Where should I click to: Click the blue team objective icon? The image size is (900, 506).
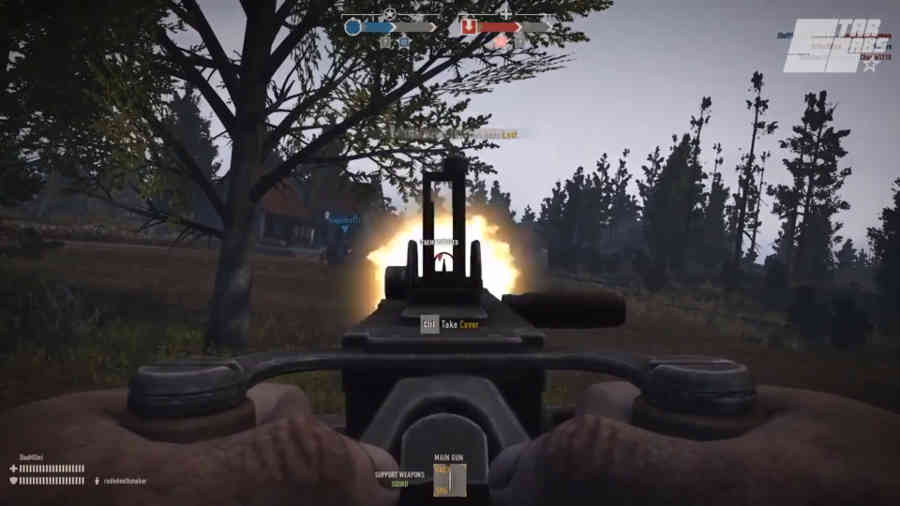353,27
